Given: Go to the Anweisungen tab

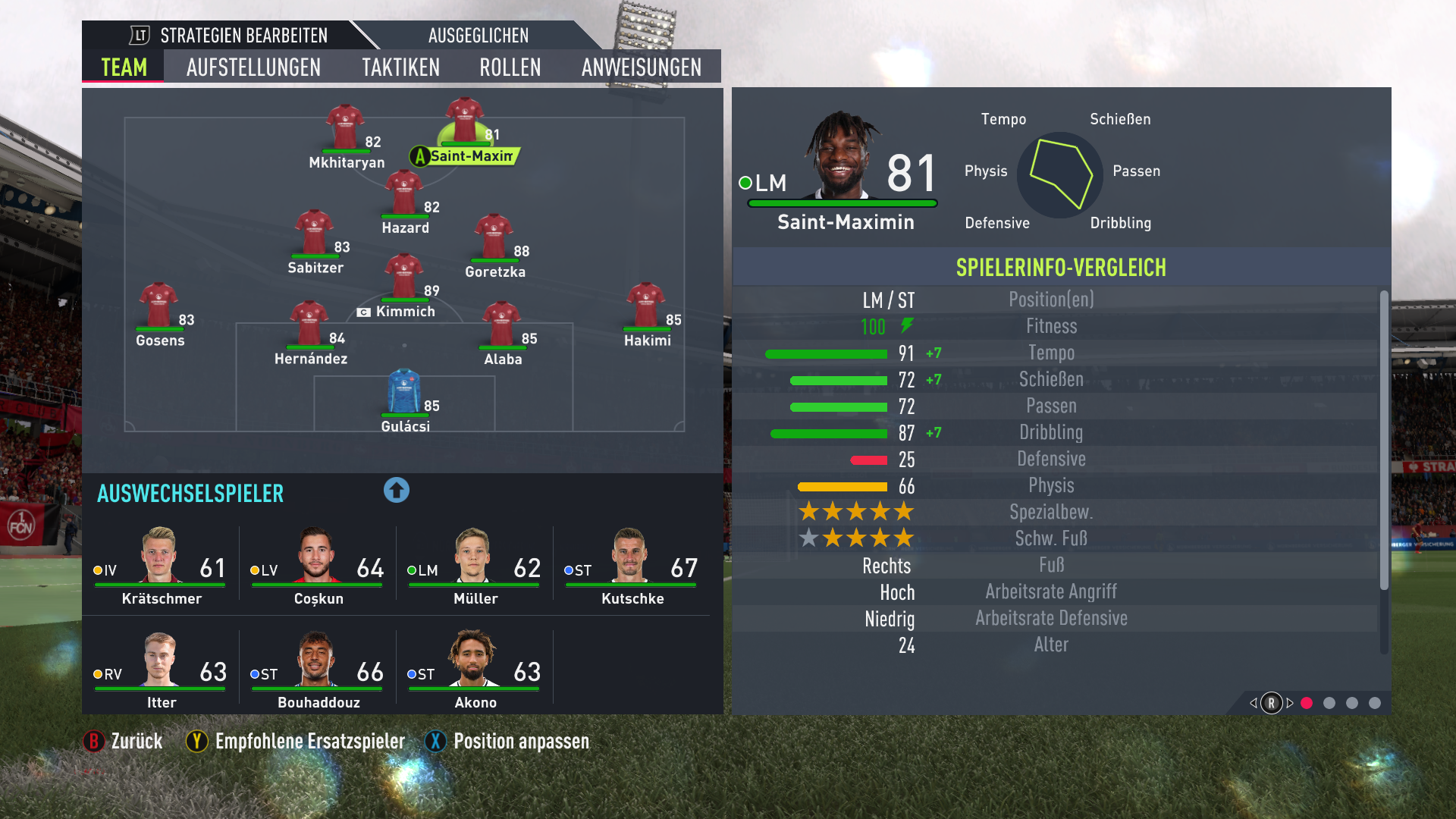Looking at the screenshot, I should tap(642, 67).
